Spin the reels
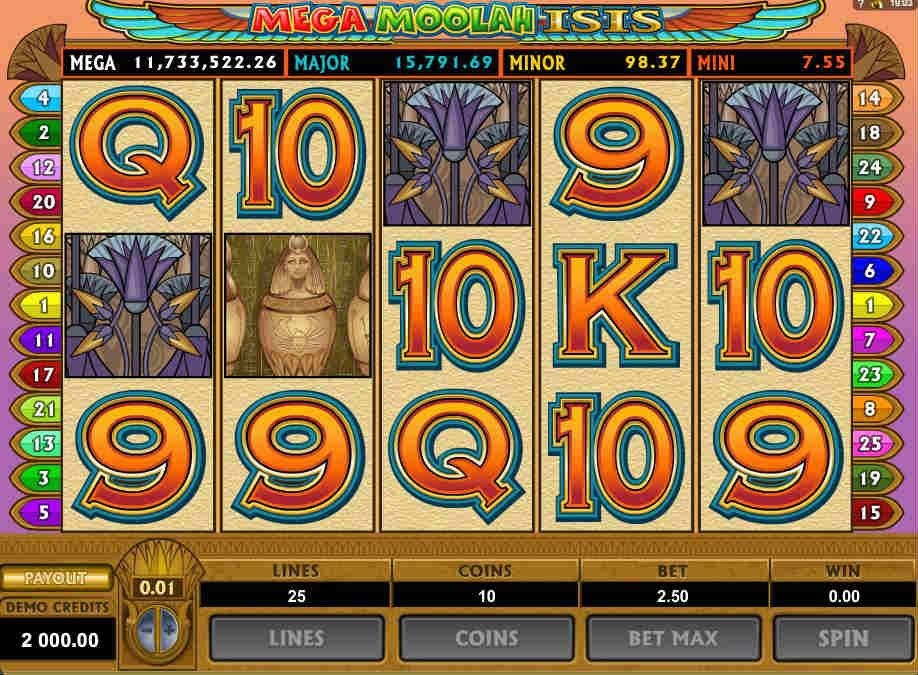 click(843, 638)
